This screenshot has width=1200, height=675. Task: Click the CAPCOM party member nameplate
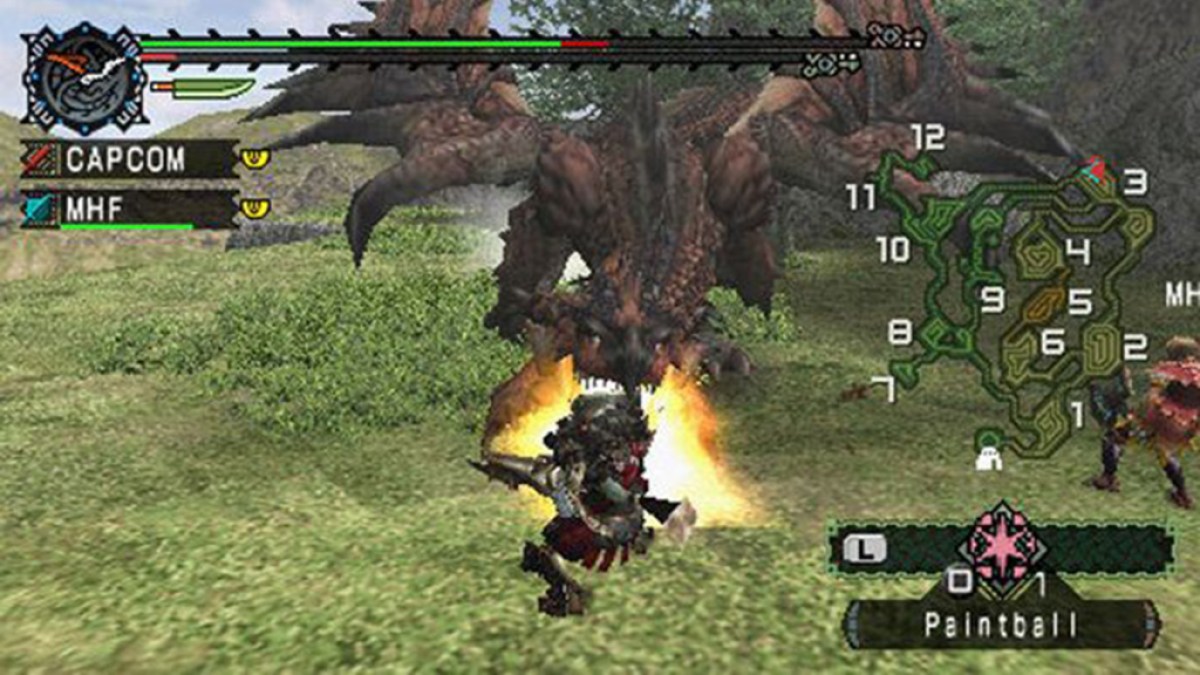[130, 158]
